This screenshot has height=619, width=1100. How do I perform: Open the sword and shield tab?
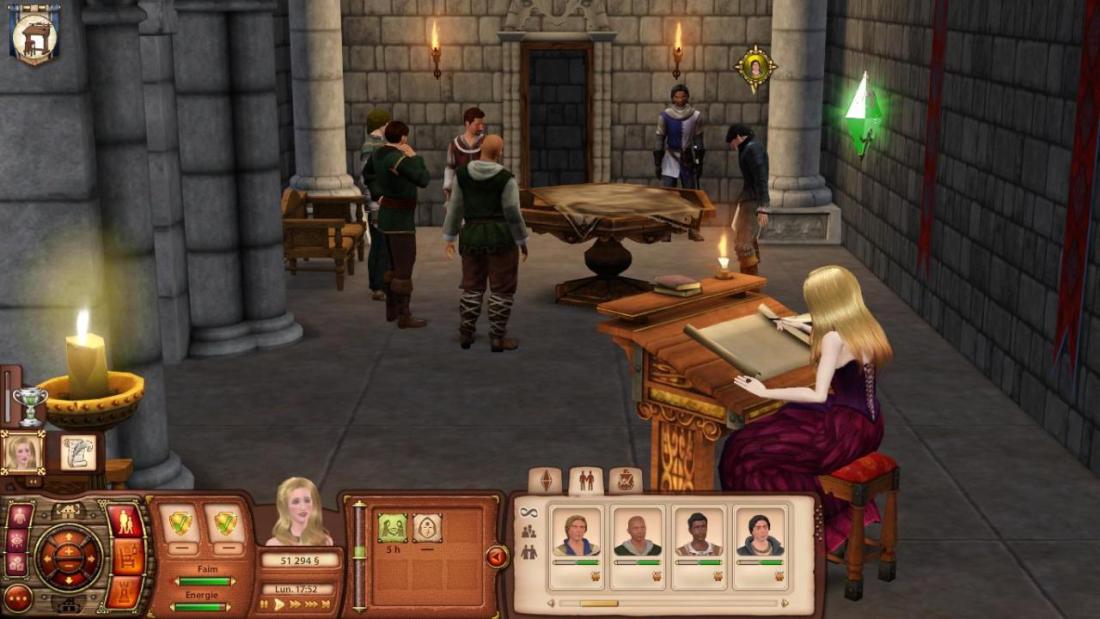click(x=626, y=480)
